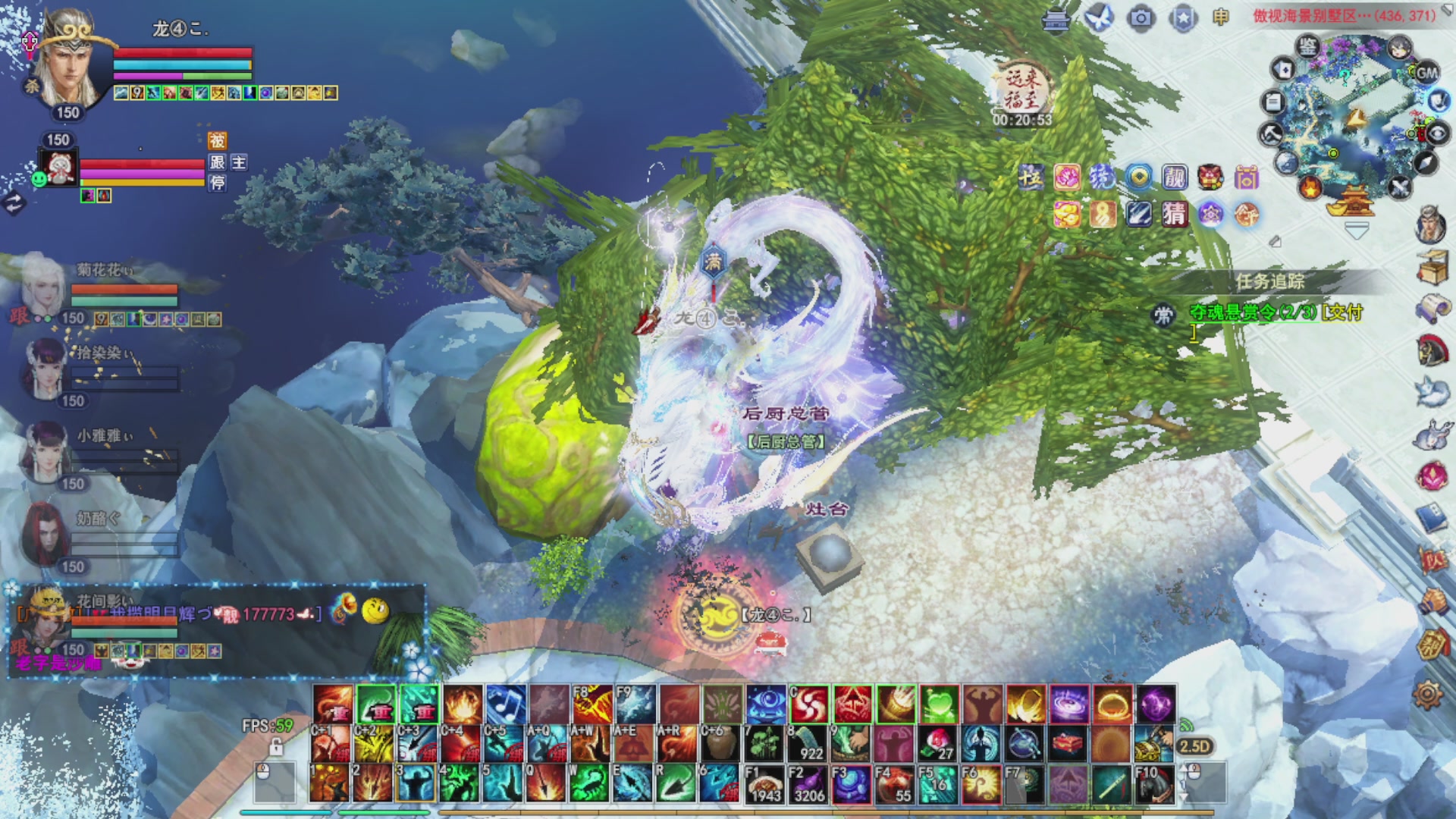
Task: Use the F2 purple item with 3206 count
Action: pyautogui.click(x=808, y=783)
